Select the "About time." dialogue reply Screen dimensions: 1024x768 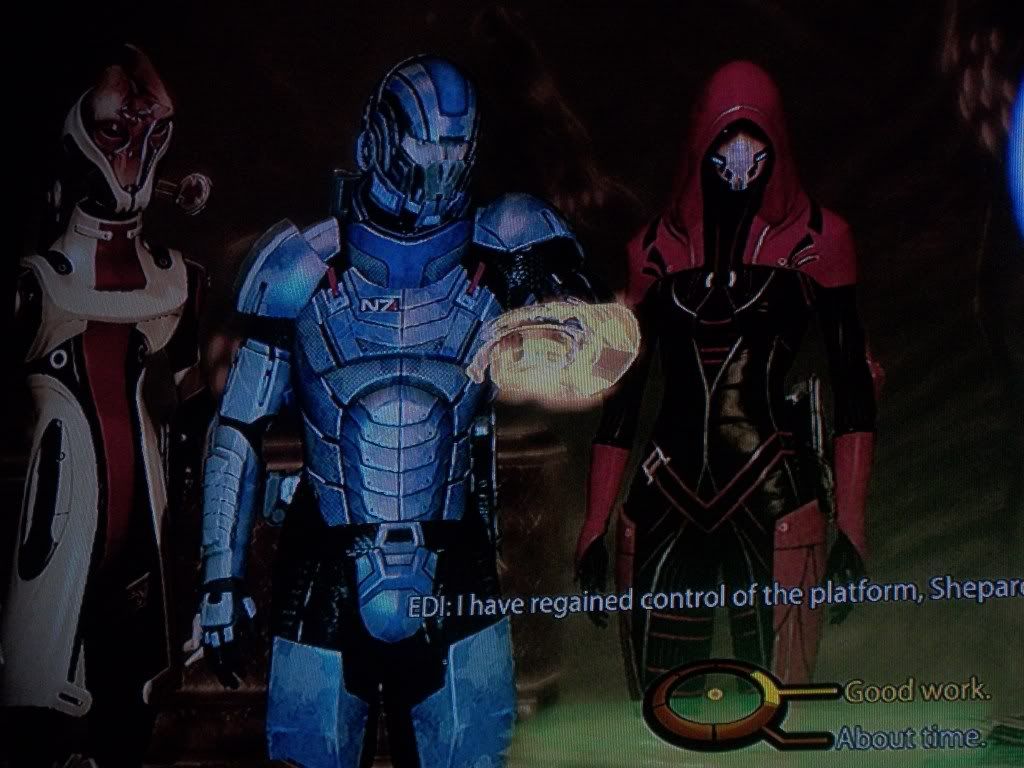[909, 739]
